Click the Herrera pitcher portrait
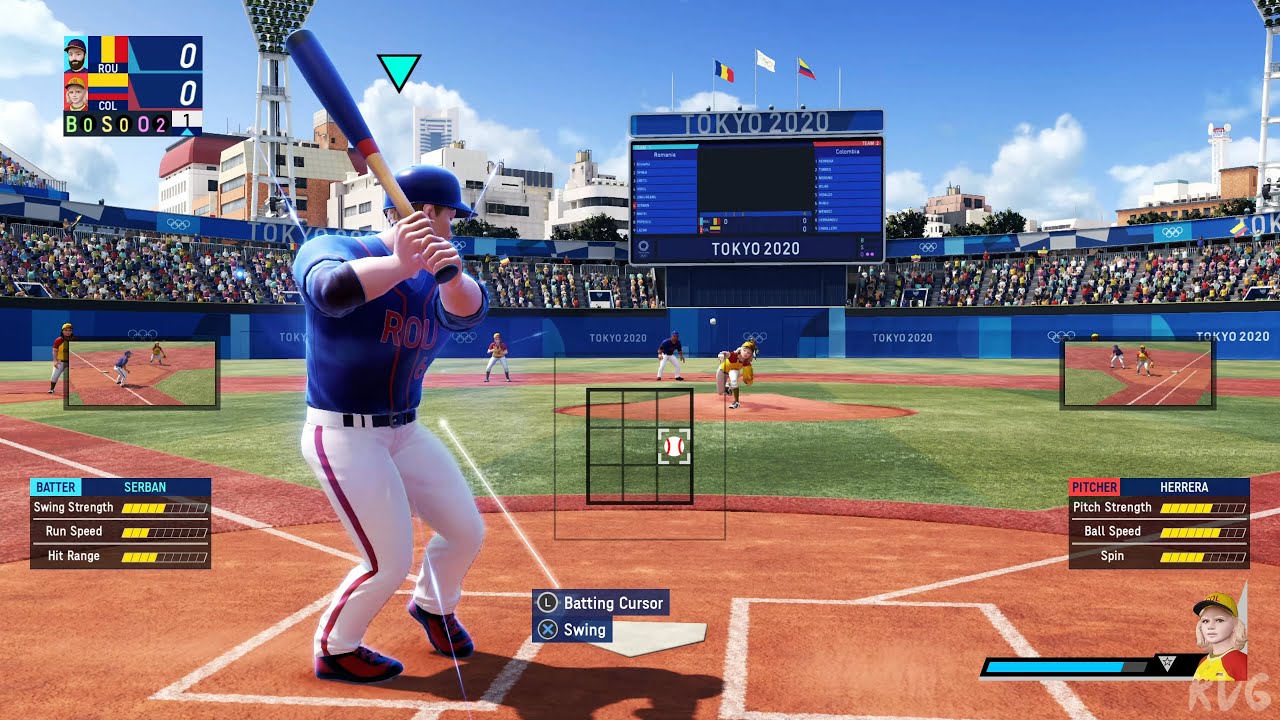 tap(1219, 636)
